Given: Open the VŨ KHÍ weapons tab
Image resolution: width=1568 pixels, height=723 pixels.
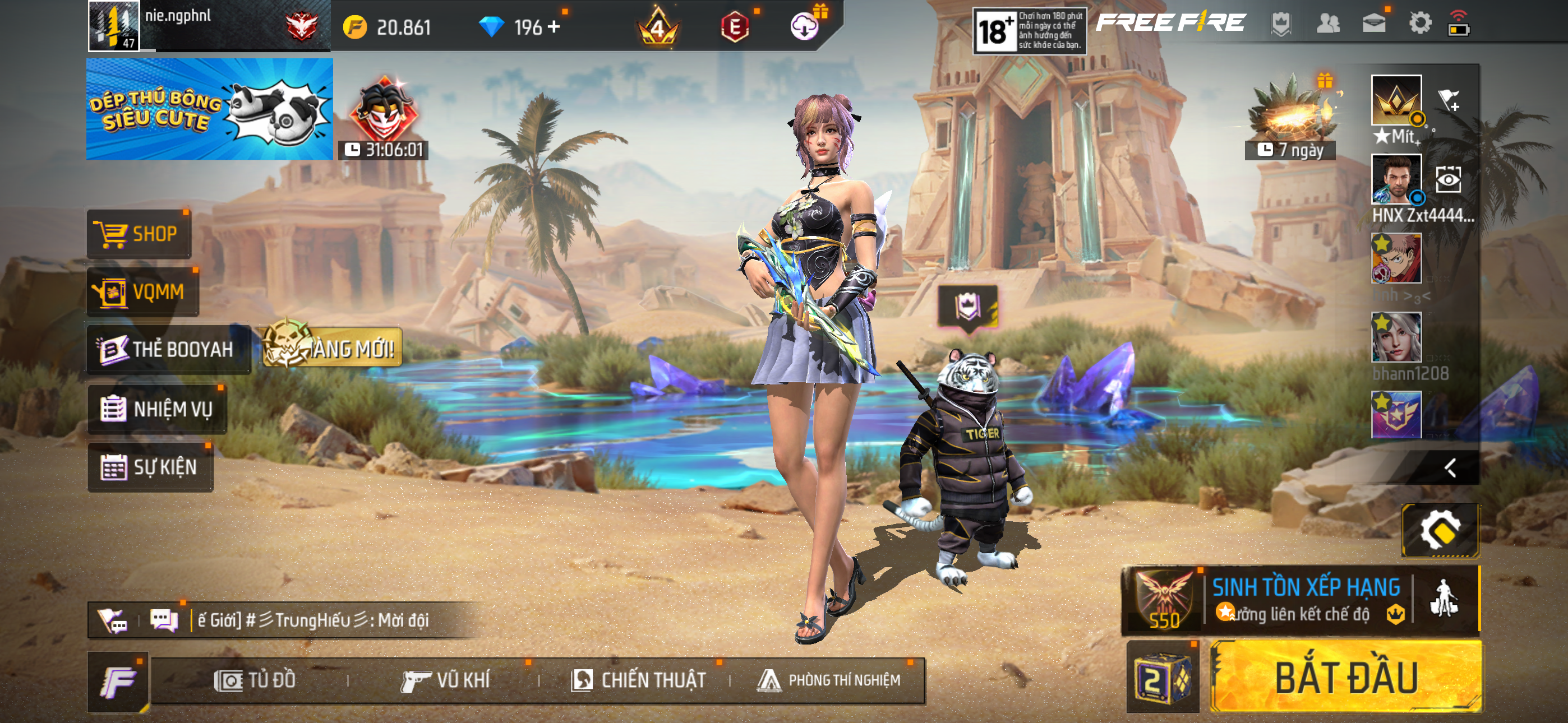Looking at the screenshot, I should [446, 680].
